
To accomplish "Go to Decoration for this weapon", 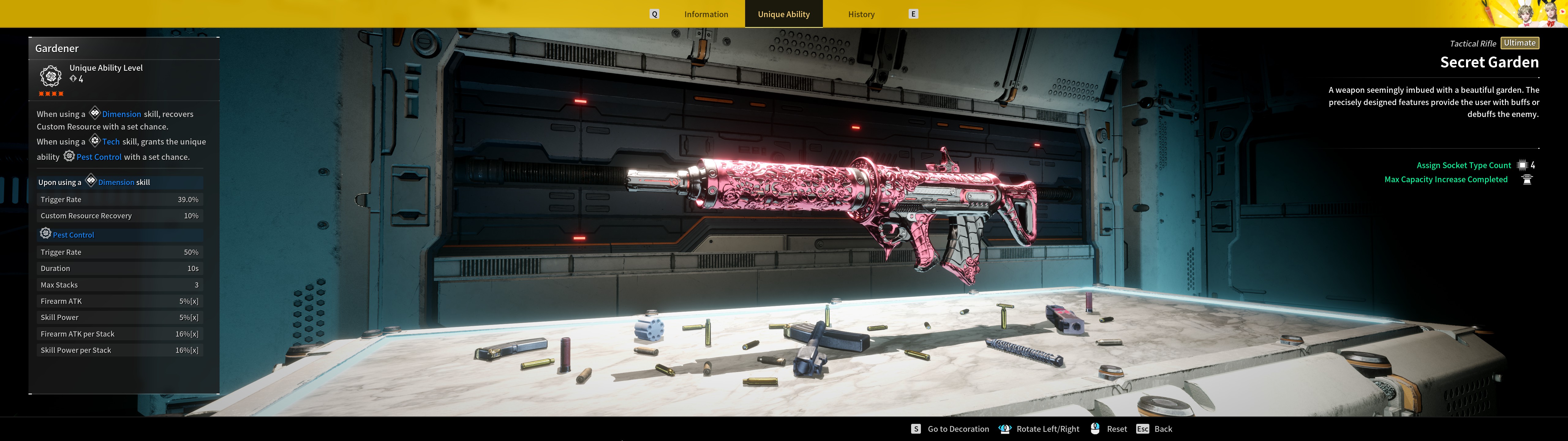I will click(957, 429).
